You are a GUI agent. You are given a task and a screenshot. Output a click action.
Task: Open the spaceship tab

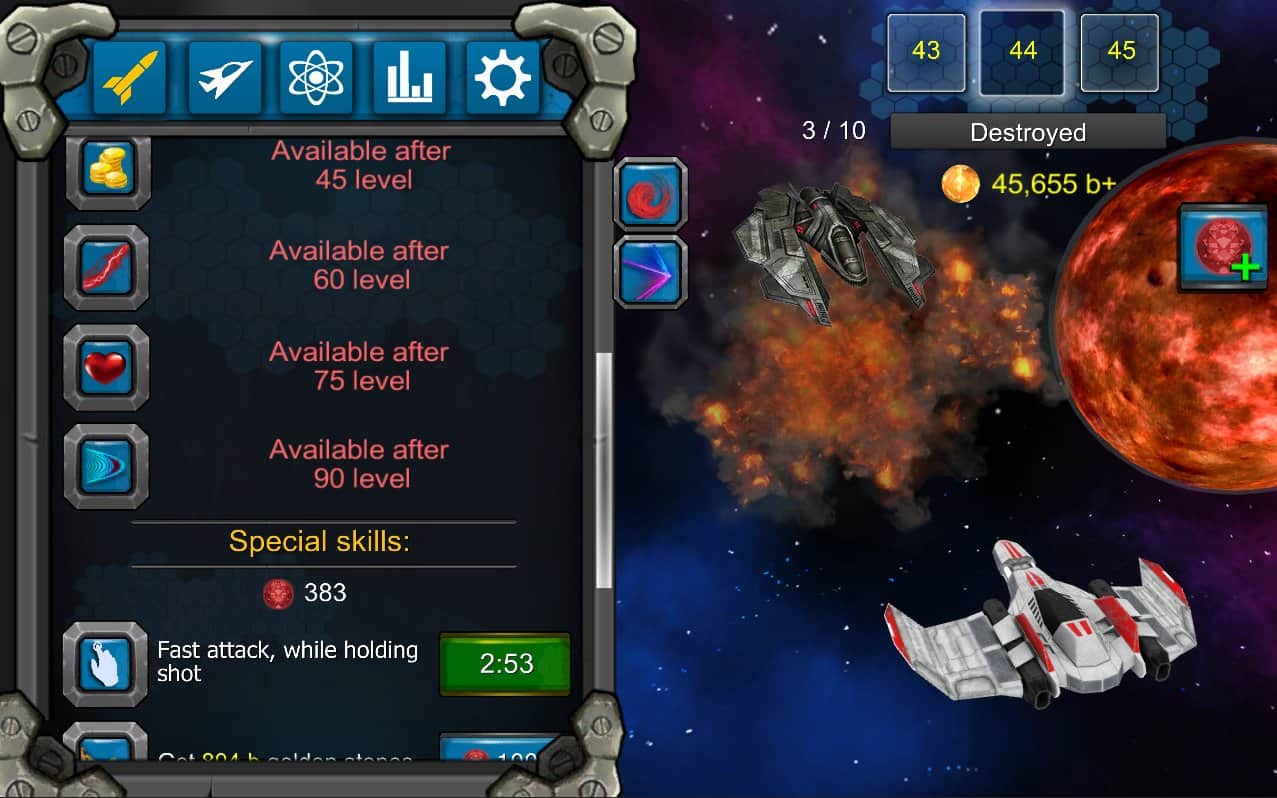click(x=224, y=77)
